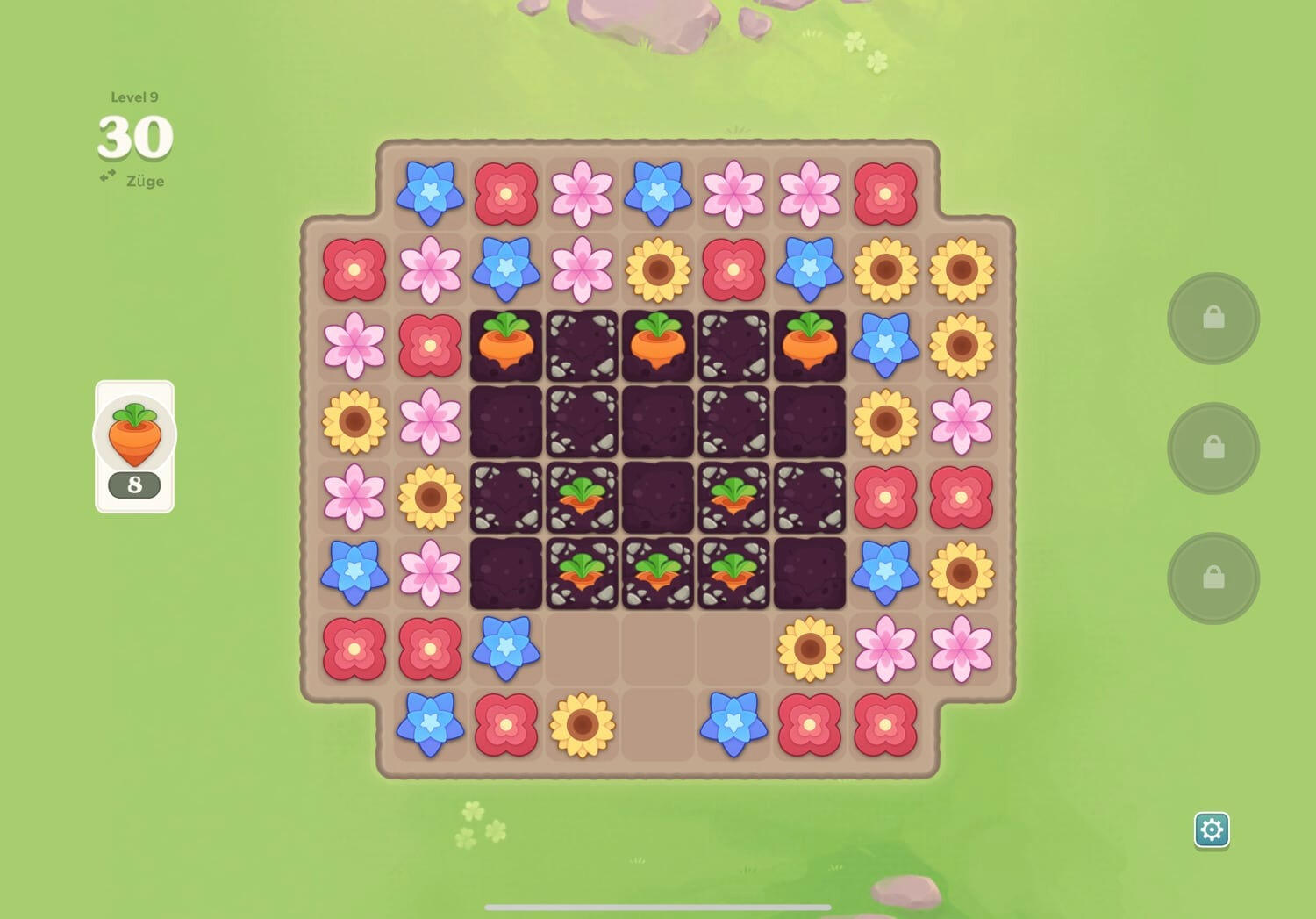
Task: Click the carrot tile in the top dirt row
Action: 506,342
